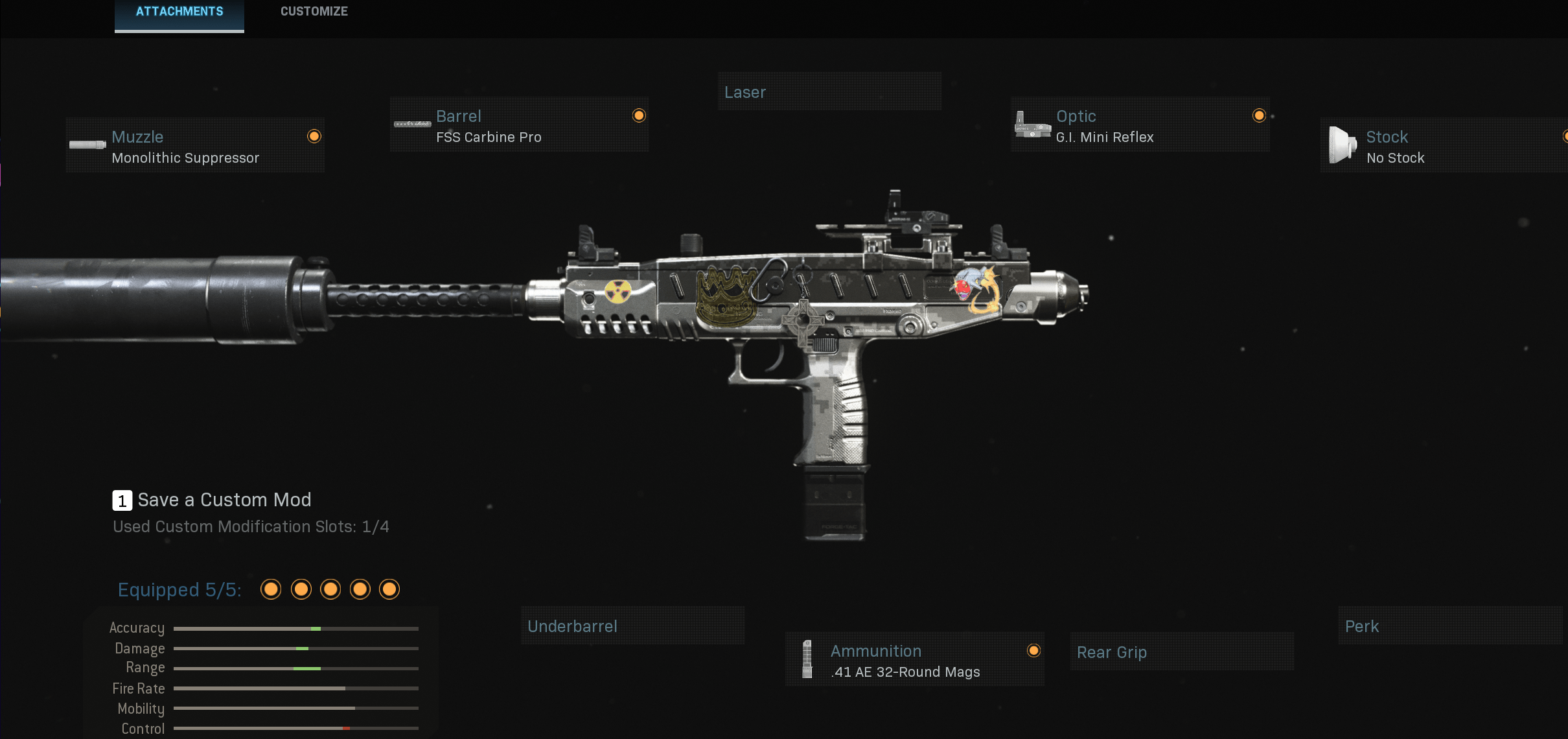The height and width of the screenshot is (739, 1568).
Task: Click the first equipped attachment dot icon
Action: [x=271, y=590]
